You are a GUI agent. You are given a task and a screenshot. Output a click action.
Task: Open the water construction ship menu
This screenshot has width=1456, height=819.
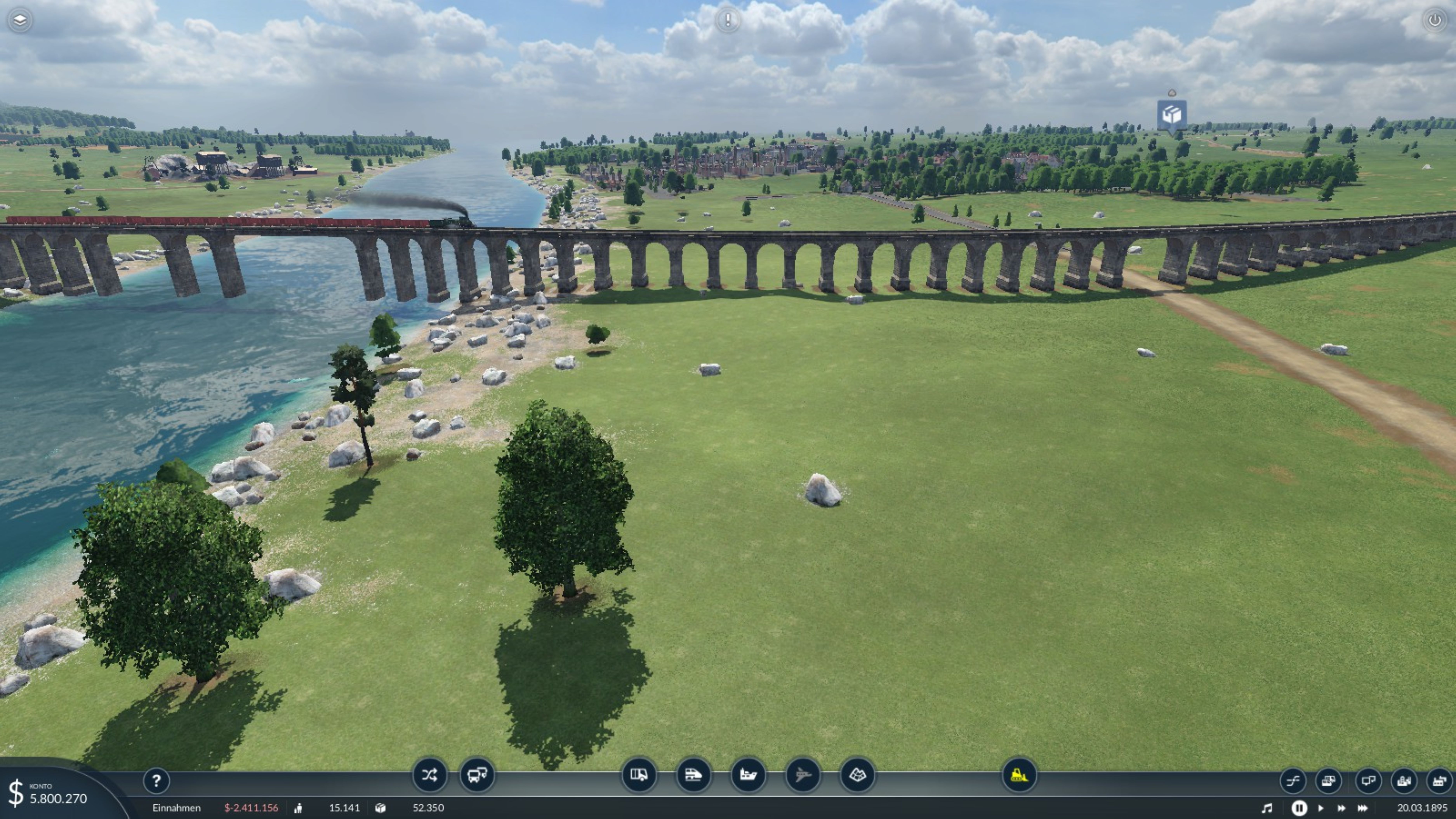point(748,775)
